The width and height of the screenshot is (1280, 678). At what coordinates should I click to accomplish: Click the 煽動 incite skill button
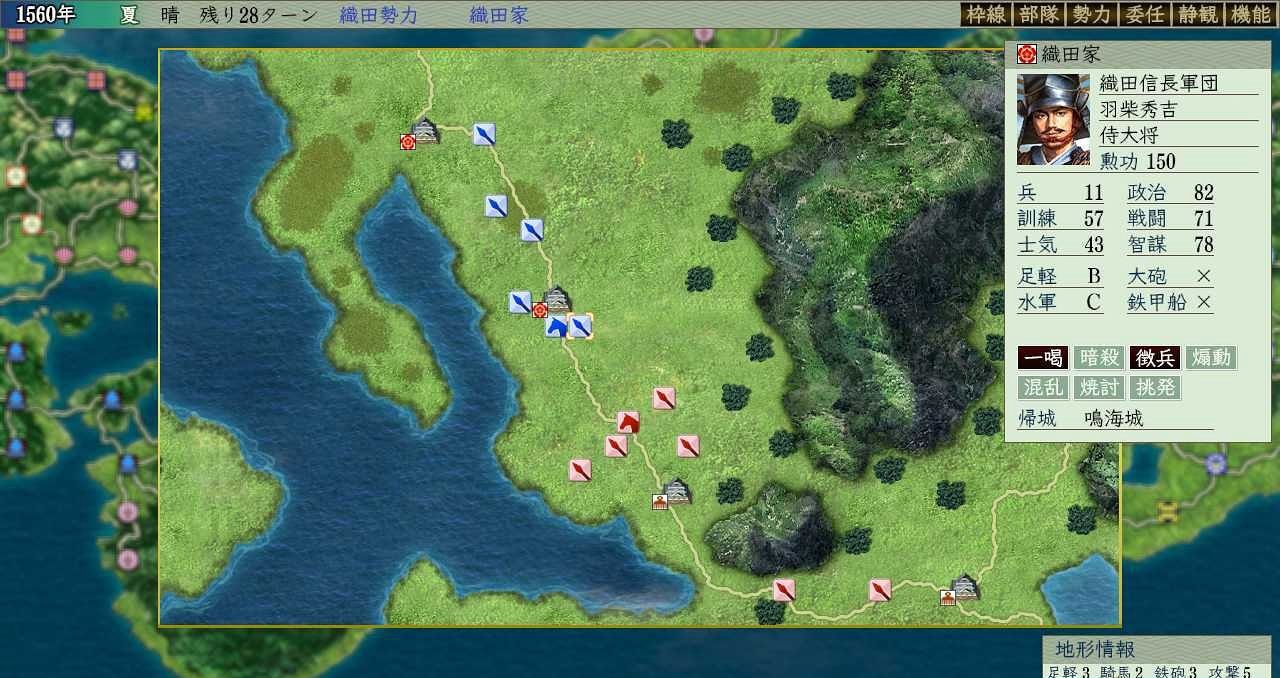tap(1211, 358)
